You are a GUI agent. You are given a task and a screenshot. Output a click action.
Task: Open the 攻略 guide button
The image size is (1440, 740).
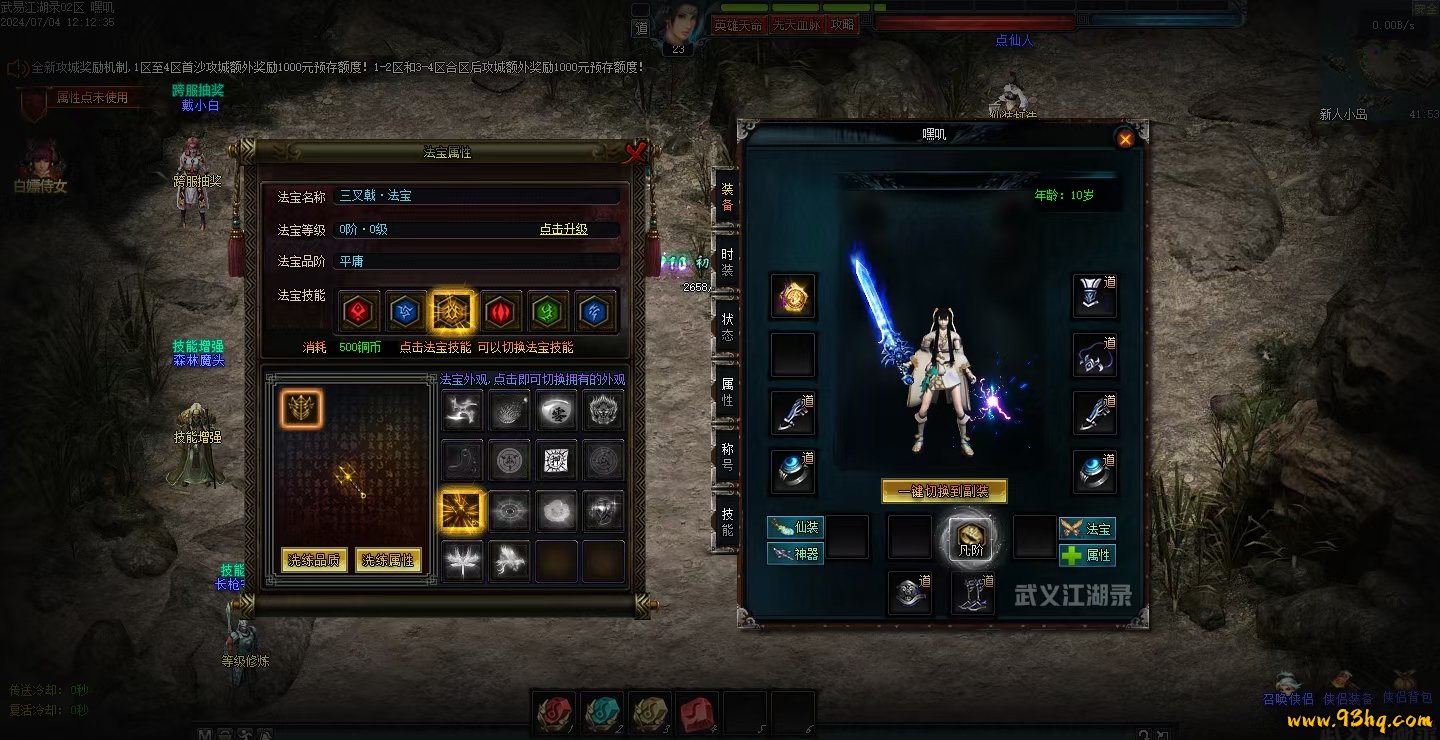pos(843,25)
